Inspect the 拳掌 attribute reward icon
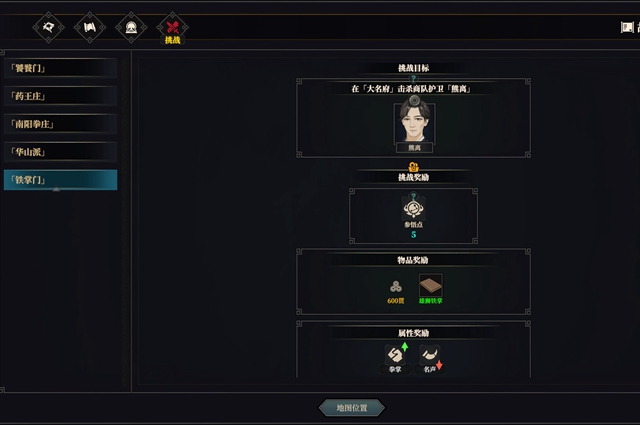Viewport: 640px width, 425px height. pyautogui.click(x=396, y=356)
